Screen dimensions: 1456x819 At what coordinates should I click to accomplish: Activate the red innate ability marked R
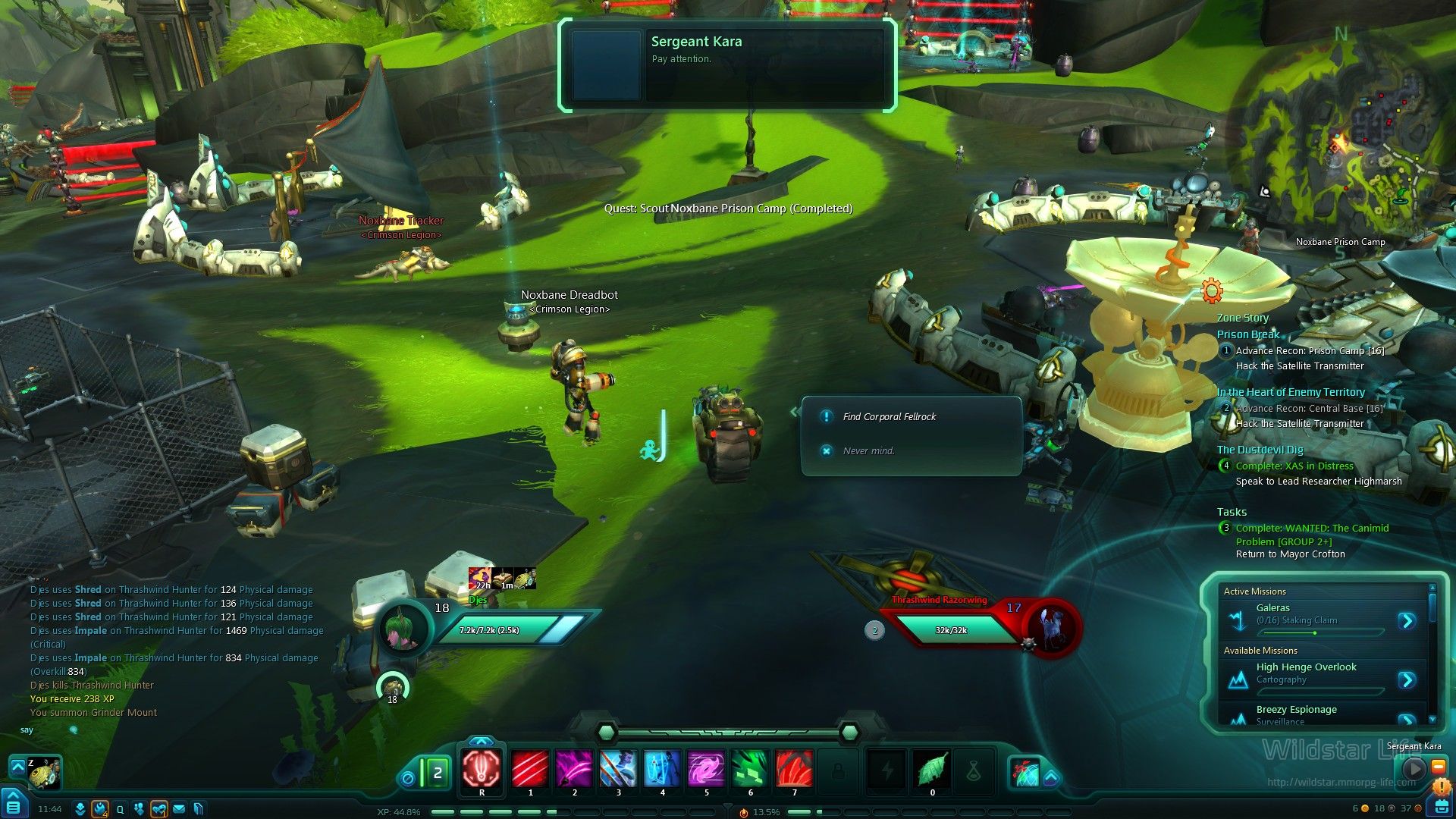(x=482, y=769)
